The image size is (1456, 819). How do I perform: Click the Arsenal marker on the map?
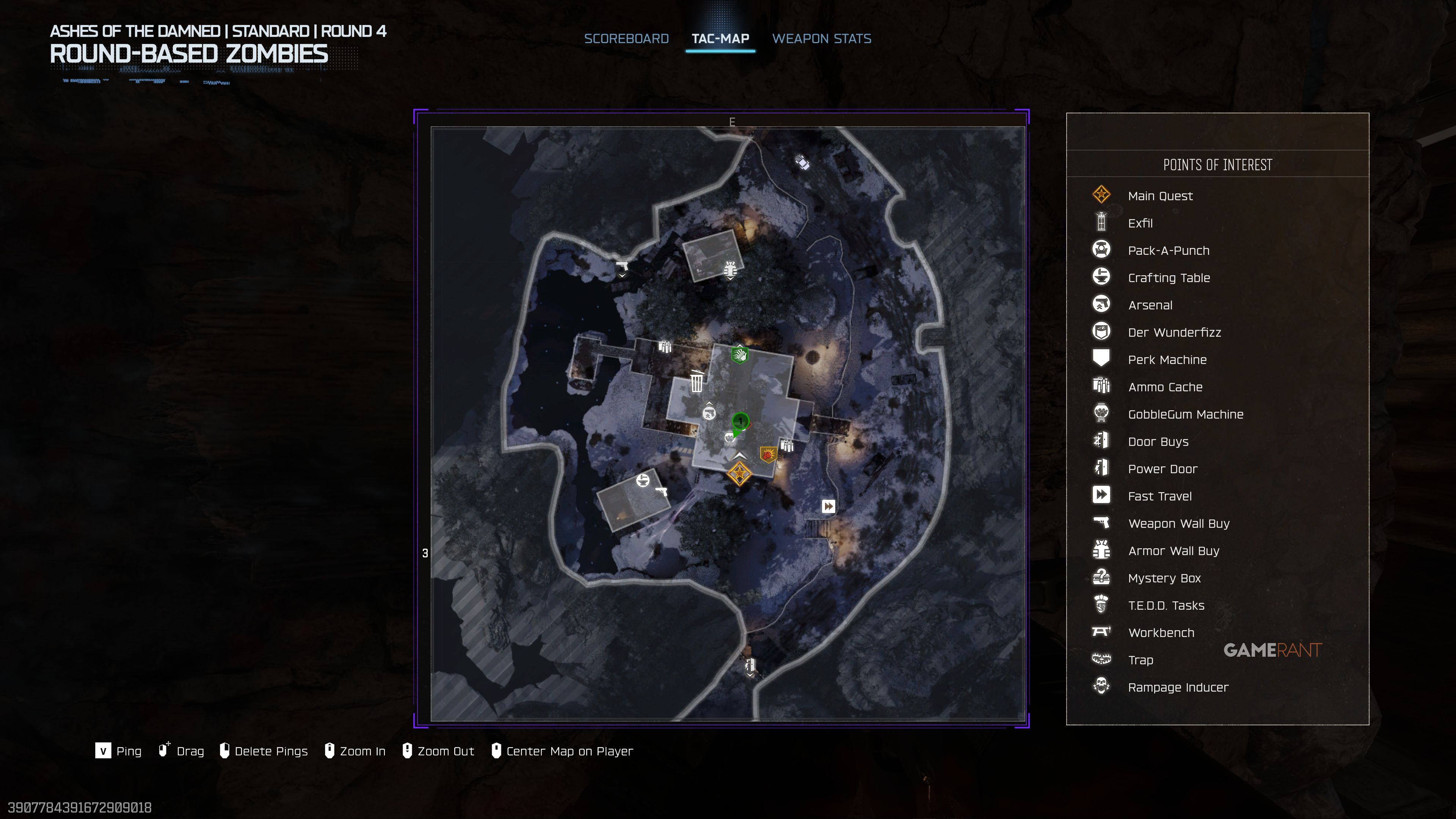(709, 413)
